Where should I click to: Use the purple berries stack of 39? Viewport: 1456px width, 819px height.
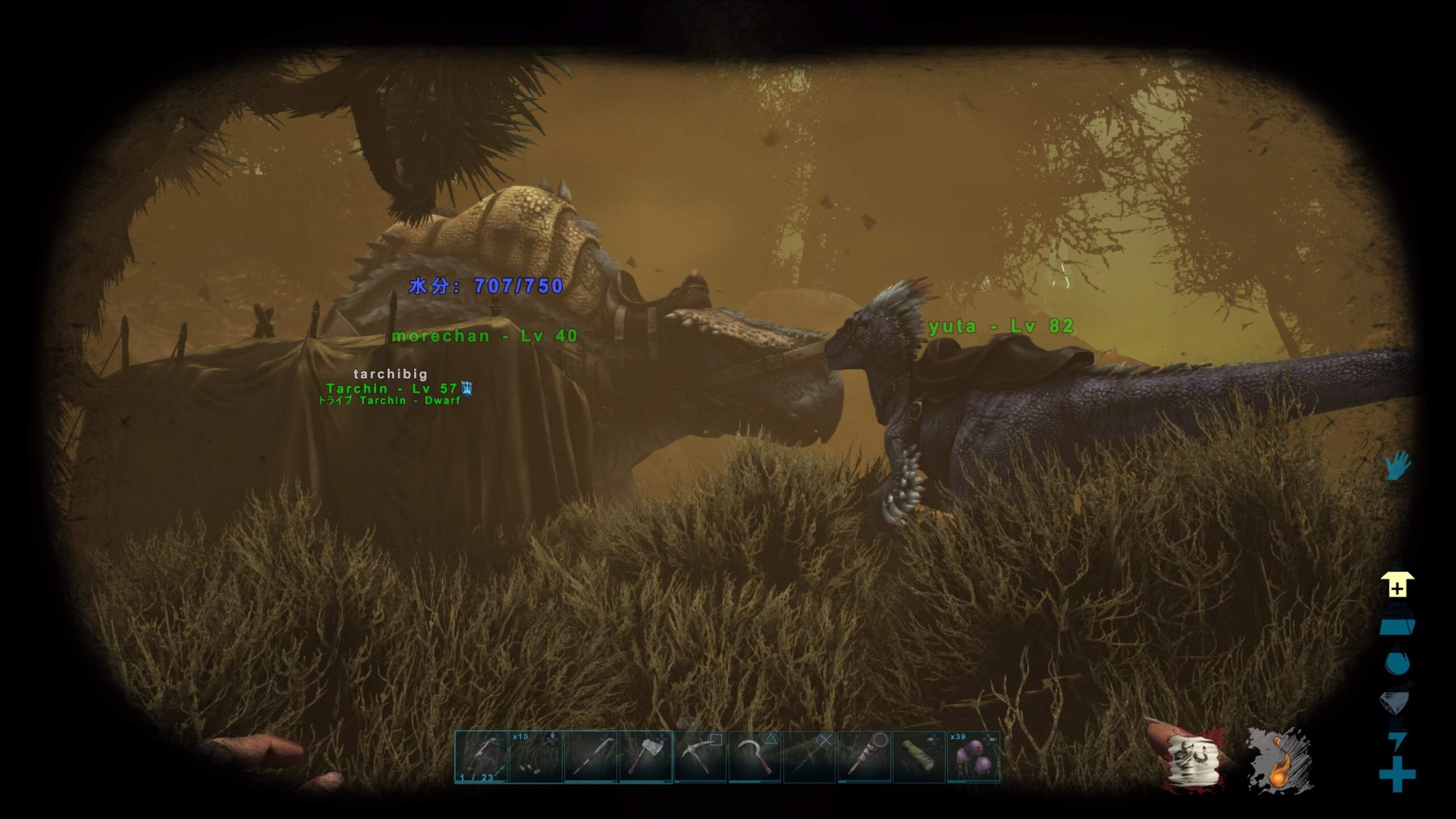973,757
